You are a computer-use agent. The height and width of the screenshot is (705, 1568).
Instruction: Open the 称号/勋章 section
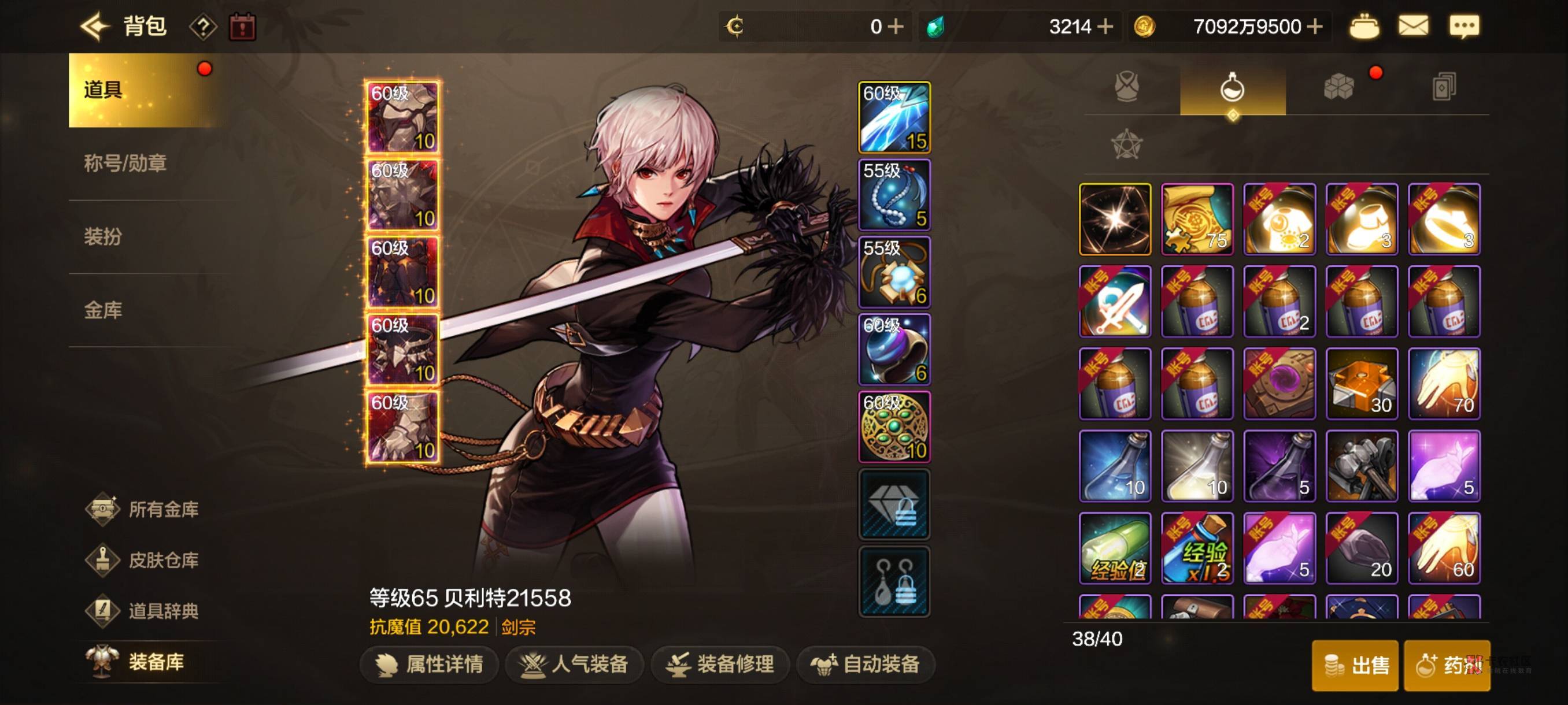125,163
